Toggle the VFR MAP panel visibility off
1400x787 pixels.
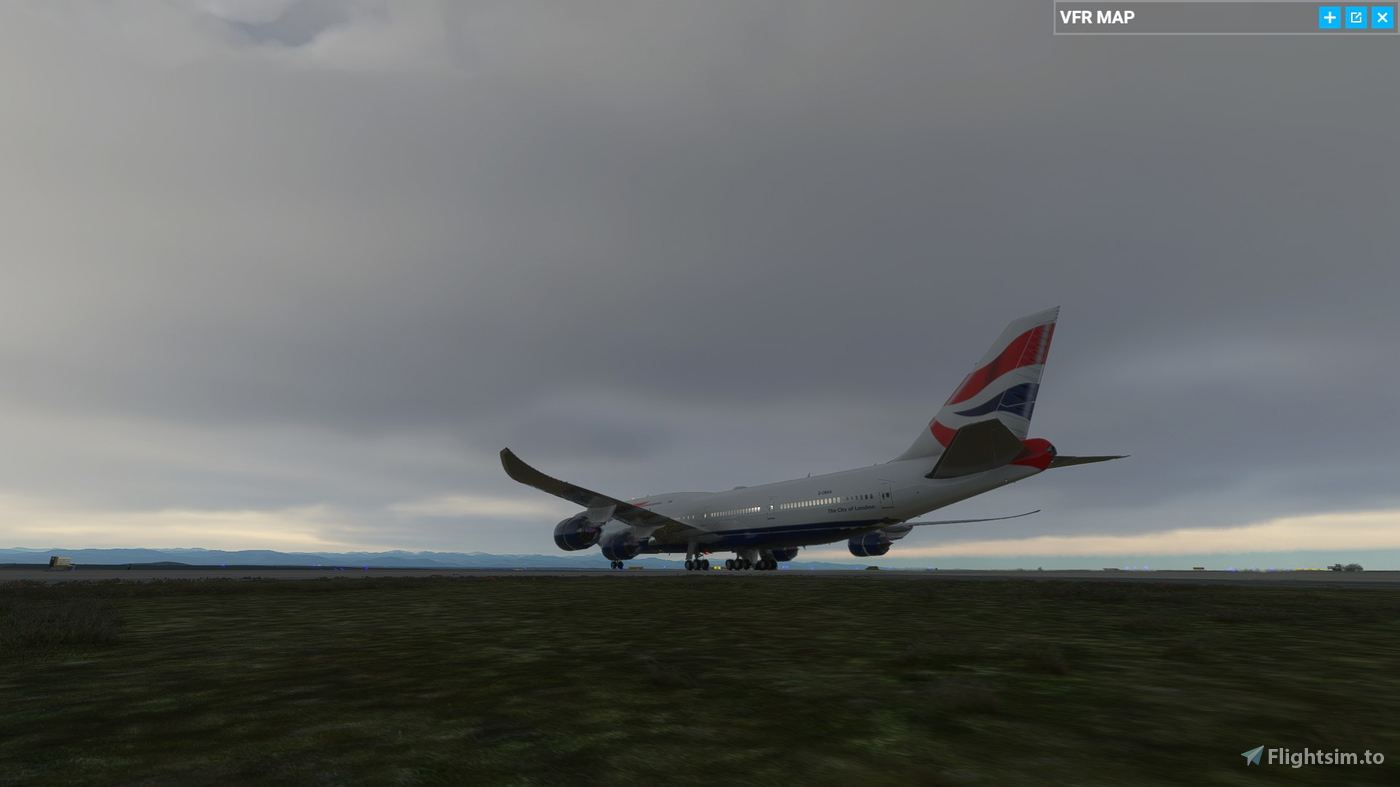pyautogui.click(x=1381, y=17)
